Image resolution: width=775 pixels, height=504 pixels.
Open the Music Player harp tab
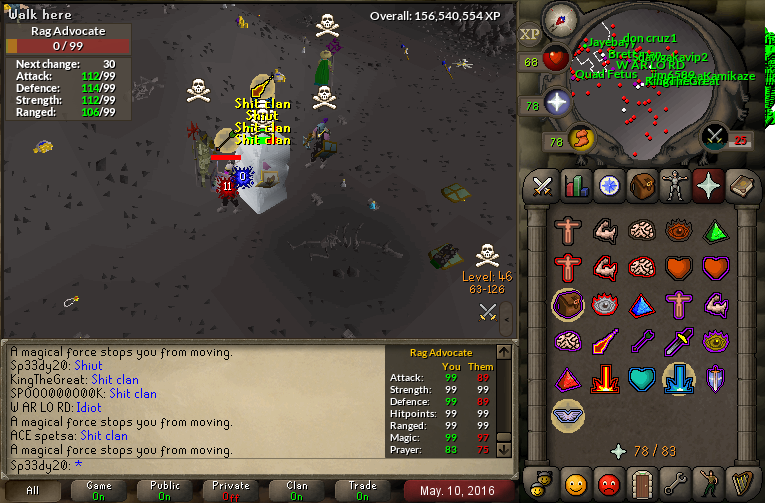[742, 483]
